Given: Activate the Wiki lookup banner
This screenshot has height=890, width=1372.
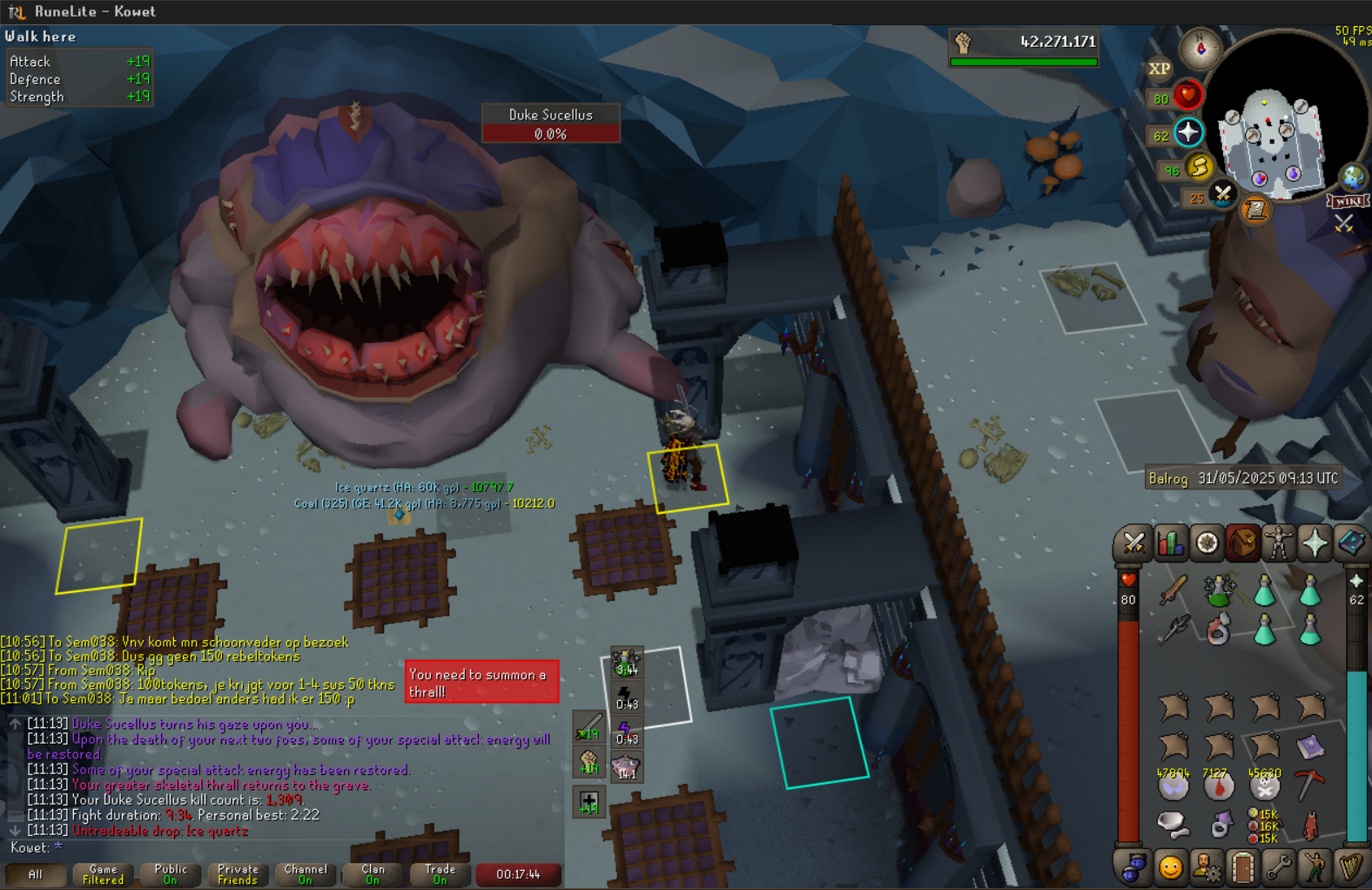Looking at the screenshot, I should click(x=1348, y=201).
